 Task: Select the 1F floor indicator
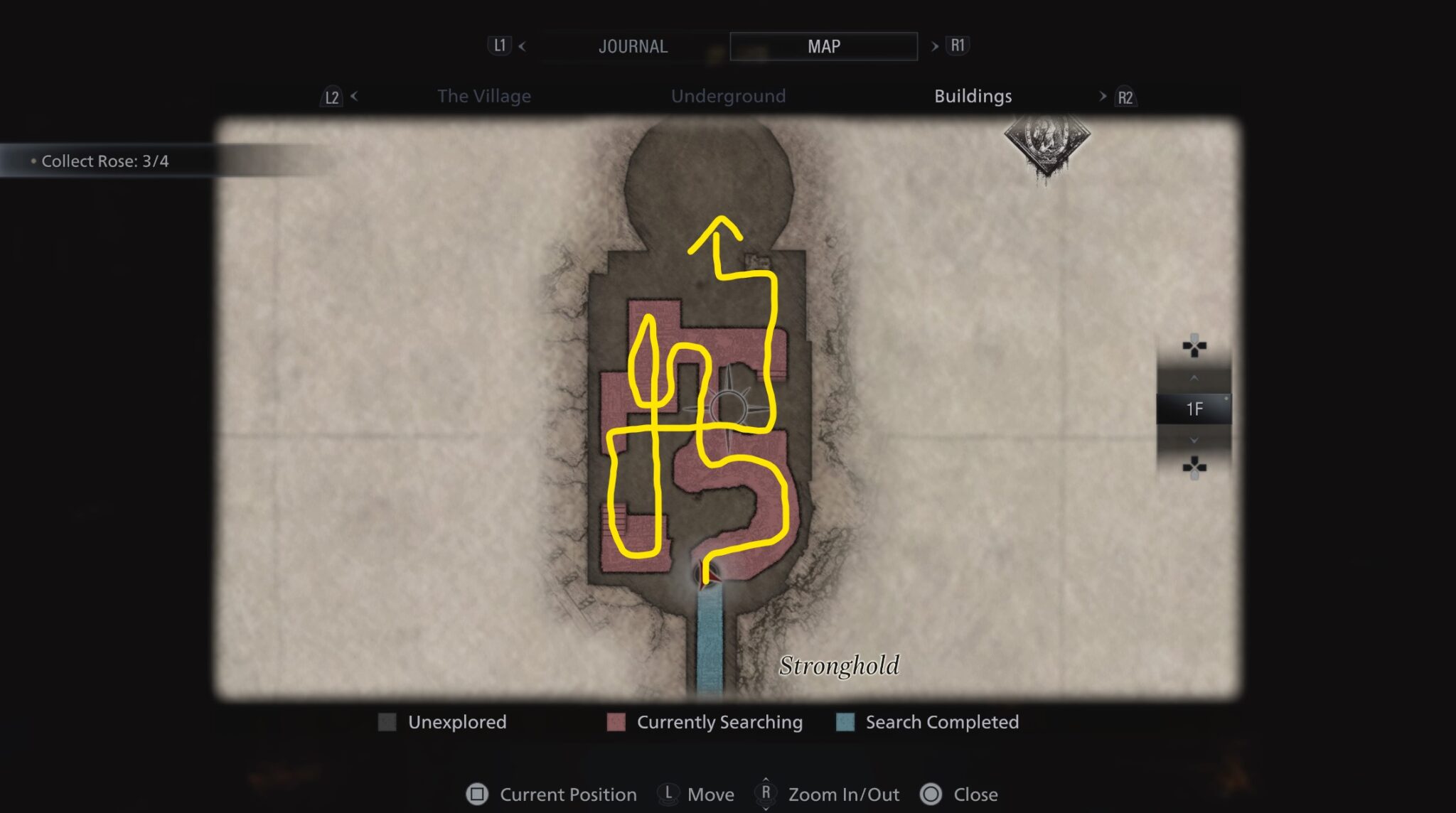[1194, 409]
